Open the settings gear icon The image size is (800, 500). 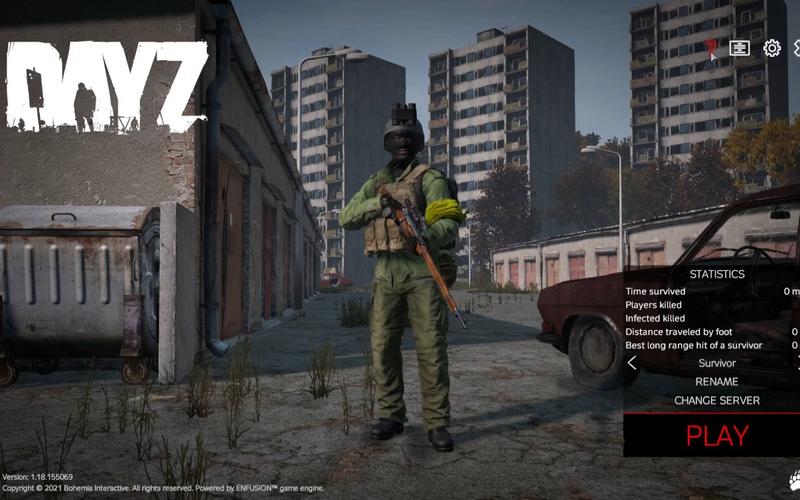tap(772, 48)
